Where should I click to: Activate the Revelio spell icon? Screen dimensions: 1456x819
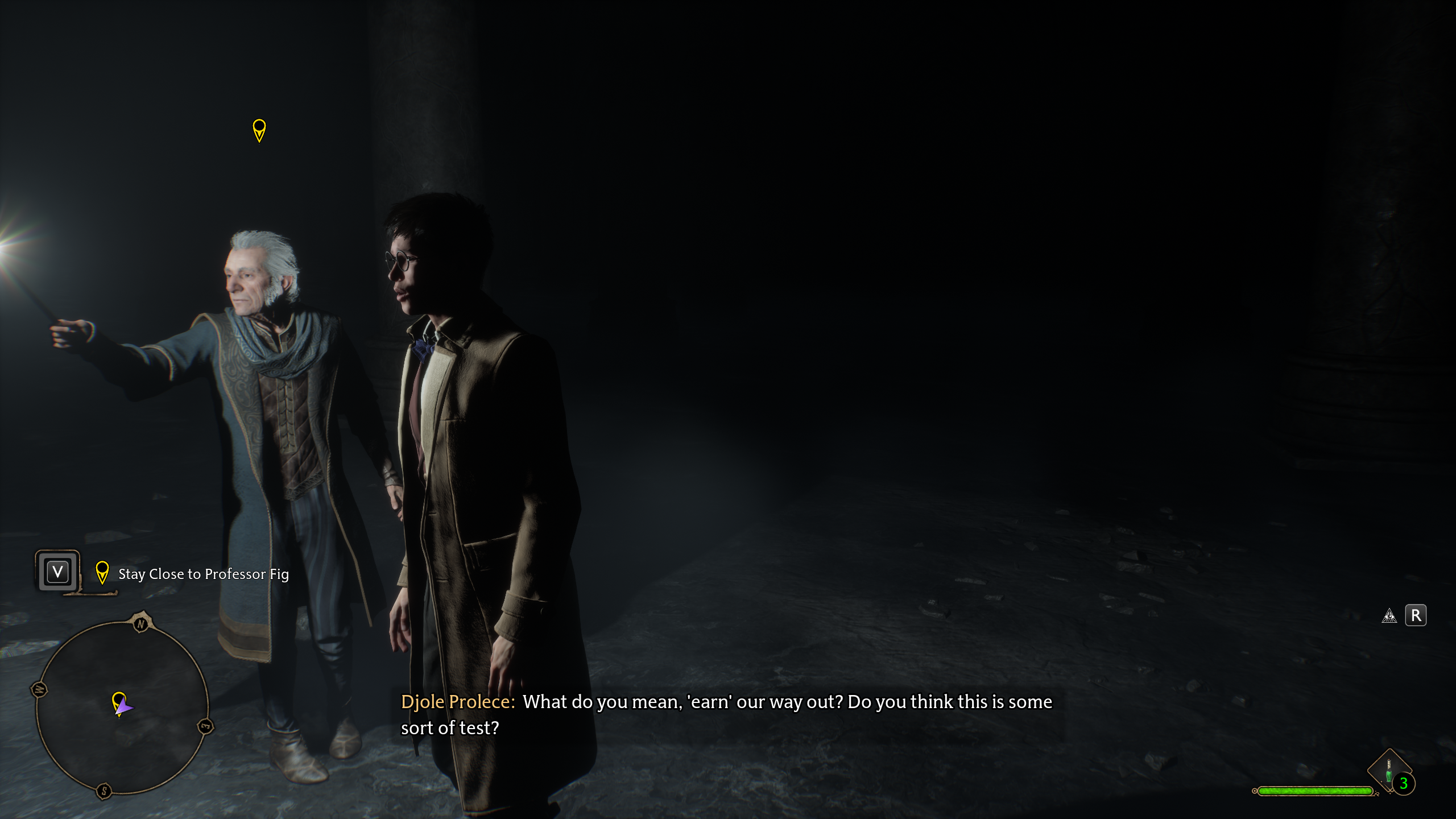[1389, 616]
